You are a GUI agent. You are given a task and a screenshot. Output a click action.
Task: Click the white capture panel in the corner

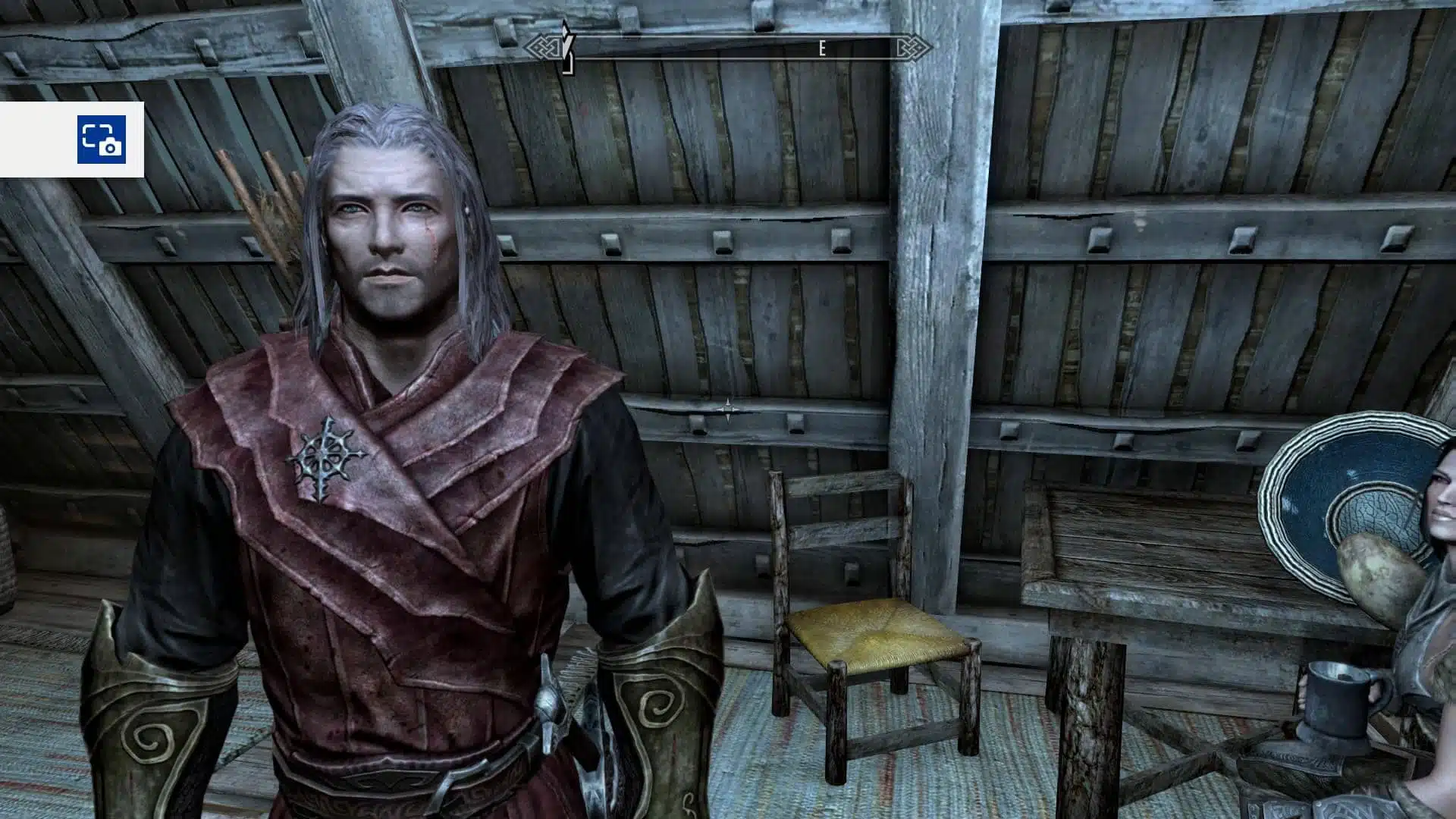68,136
